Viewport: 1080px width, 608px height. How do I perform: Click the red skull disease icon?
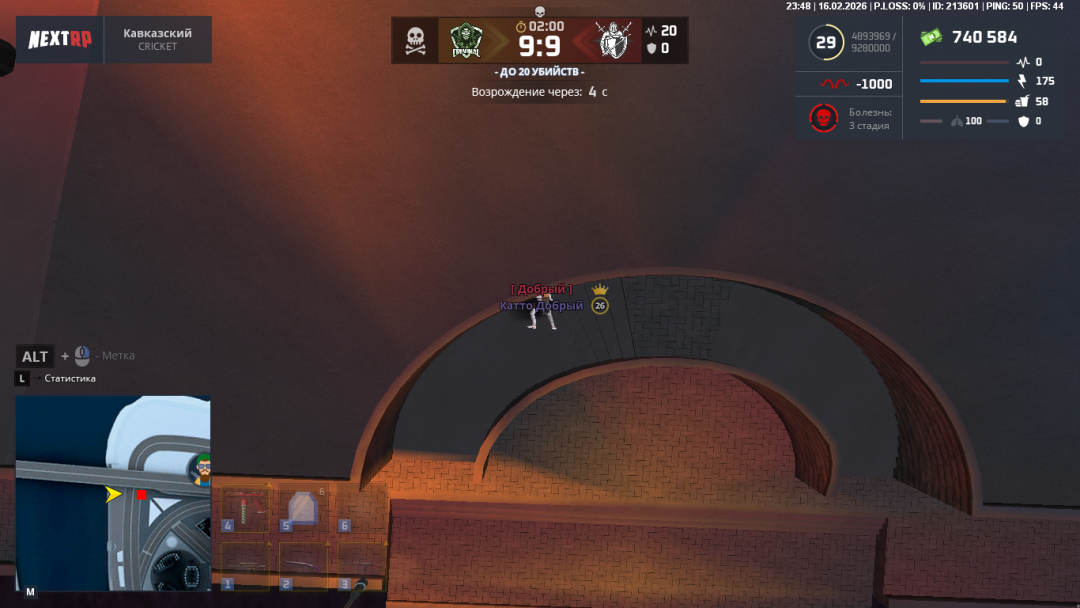pos(823,119)
